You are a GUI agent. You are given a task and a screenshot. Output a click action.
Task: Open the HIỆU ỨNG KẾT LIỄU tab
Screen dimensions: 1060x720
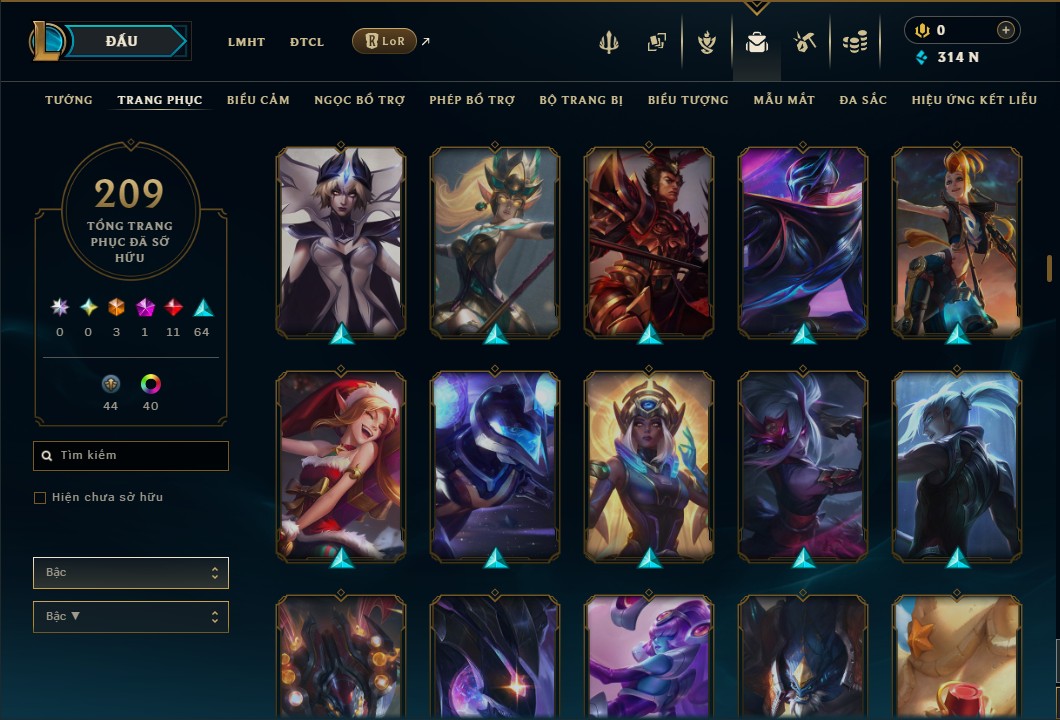(974, 100)
